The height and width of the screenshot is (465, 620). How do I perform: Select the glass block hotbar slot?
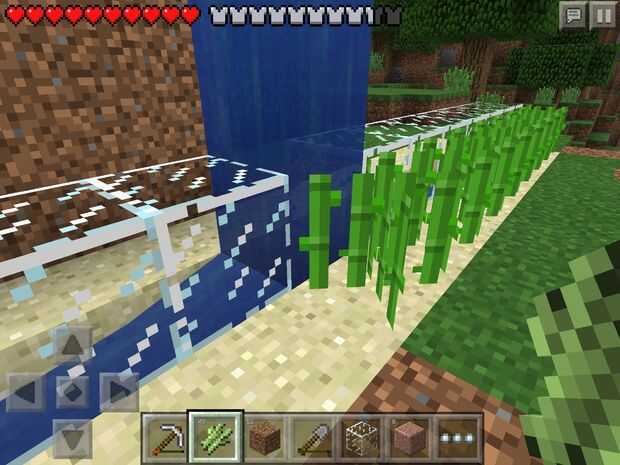pos(361,438)
